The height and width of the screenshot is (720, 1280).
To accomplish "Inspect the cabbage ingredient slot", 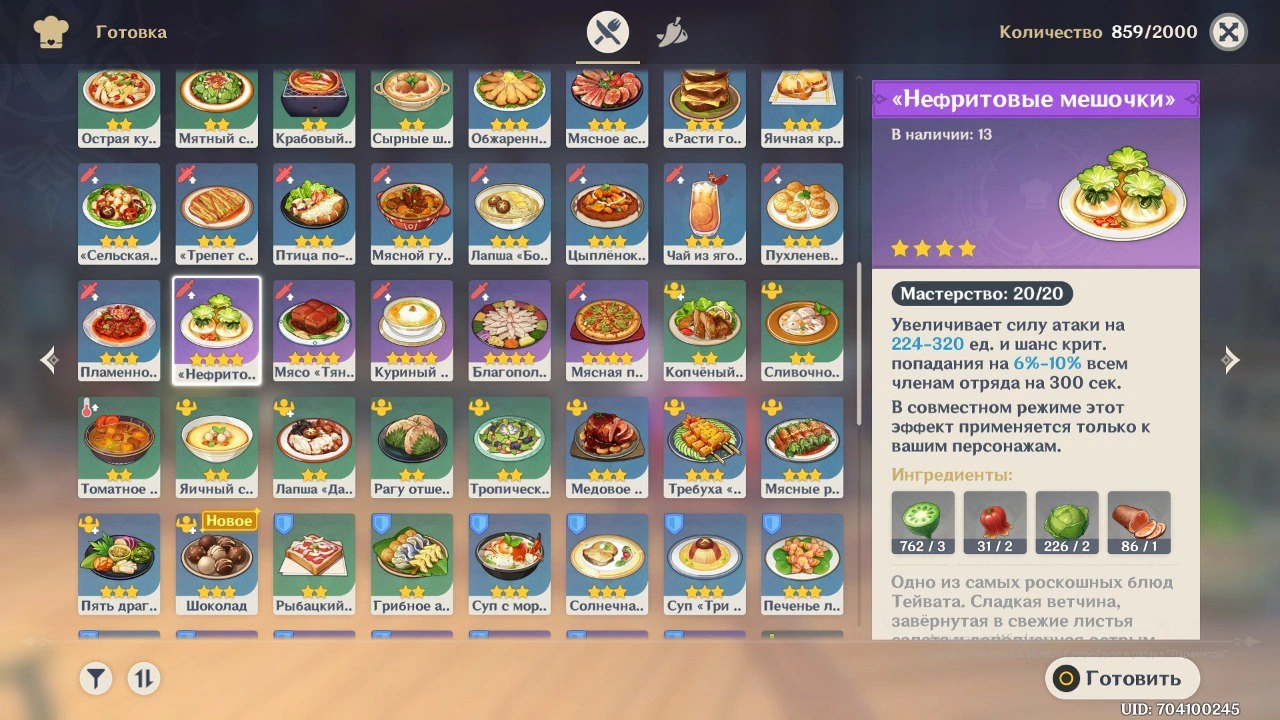I will pos(1067,523).
